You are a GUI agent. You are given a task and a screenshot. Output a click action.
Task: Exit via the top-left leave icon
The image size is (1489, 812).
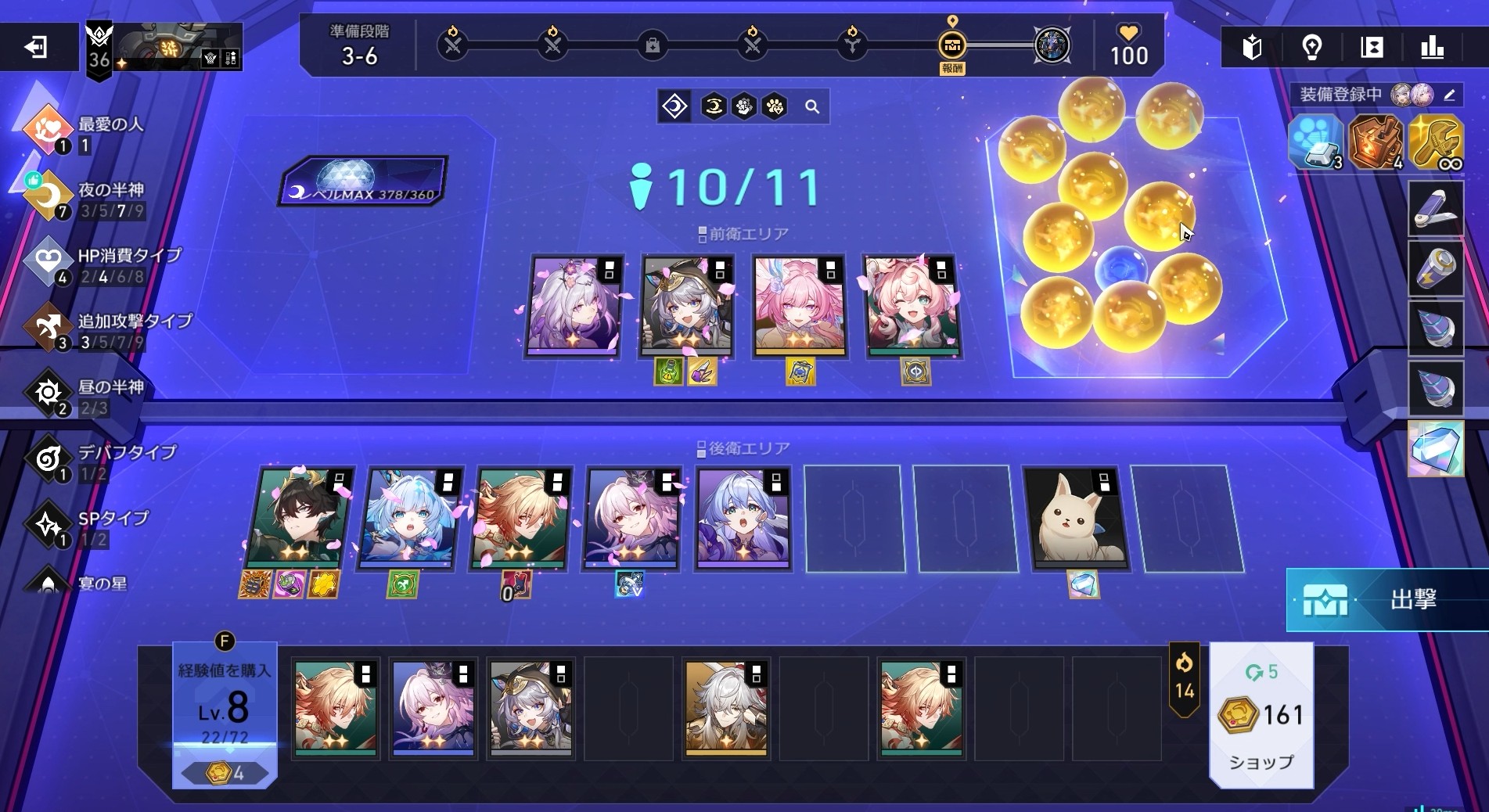click(x=36, y=48)
